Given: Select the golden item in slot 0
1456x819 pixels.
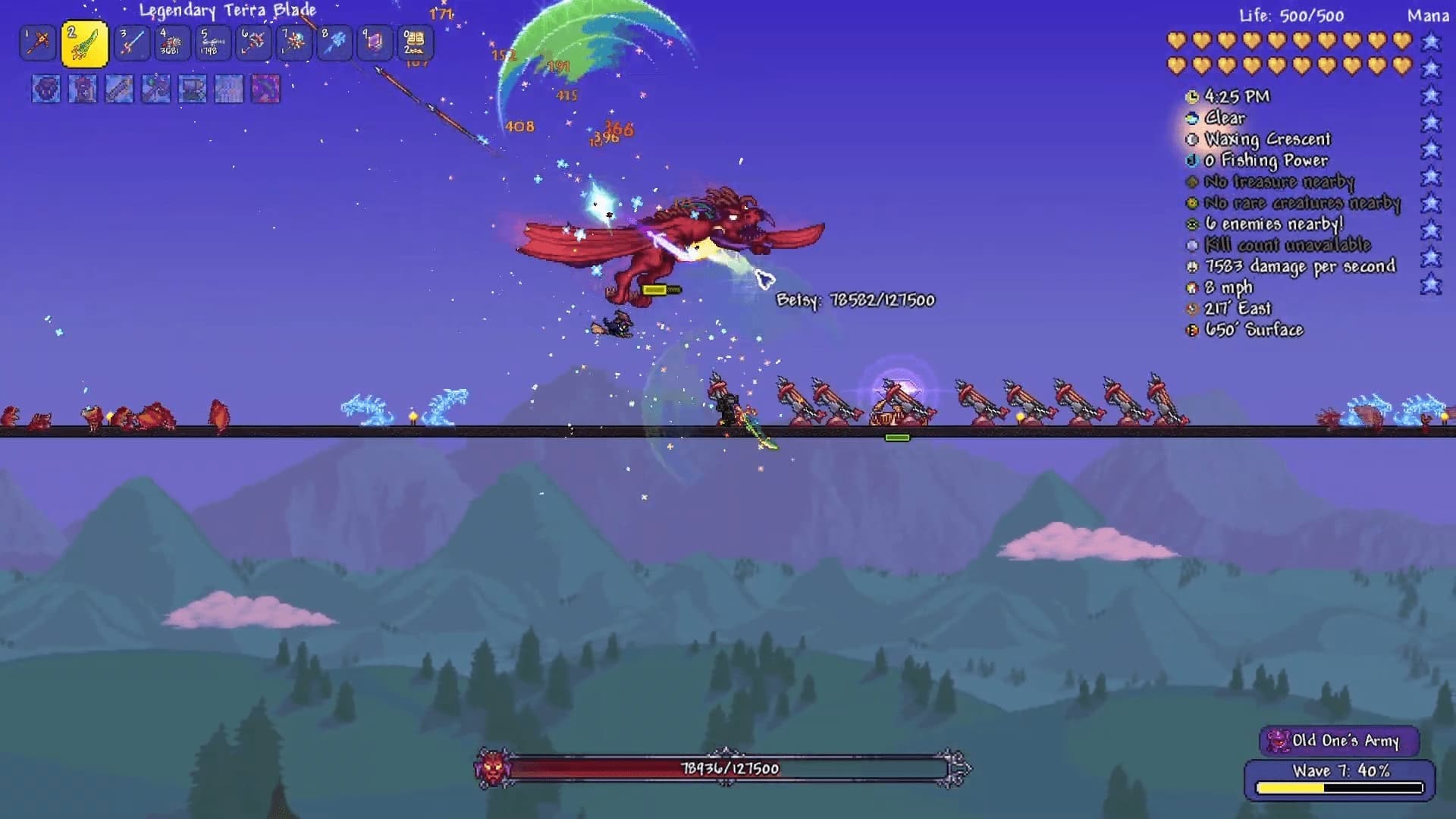Looking at the screenshot, I should (x=415, y=42).
